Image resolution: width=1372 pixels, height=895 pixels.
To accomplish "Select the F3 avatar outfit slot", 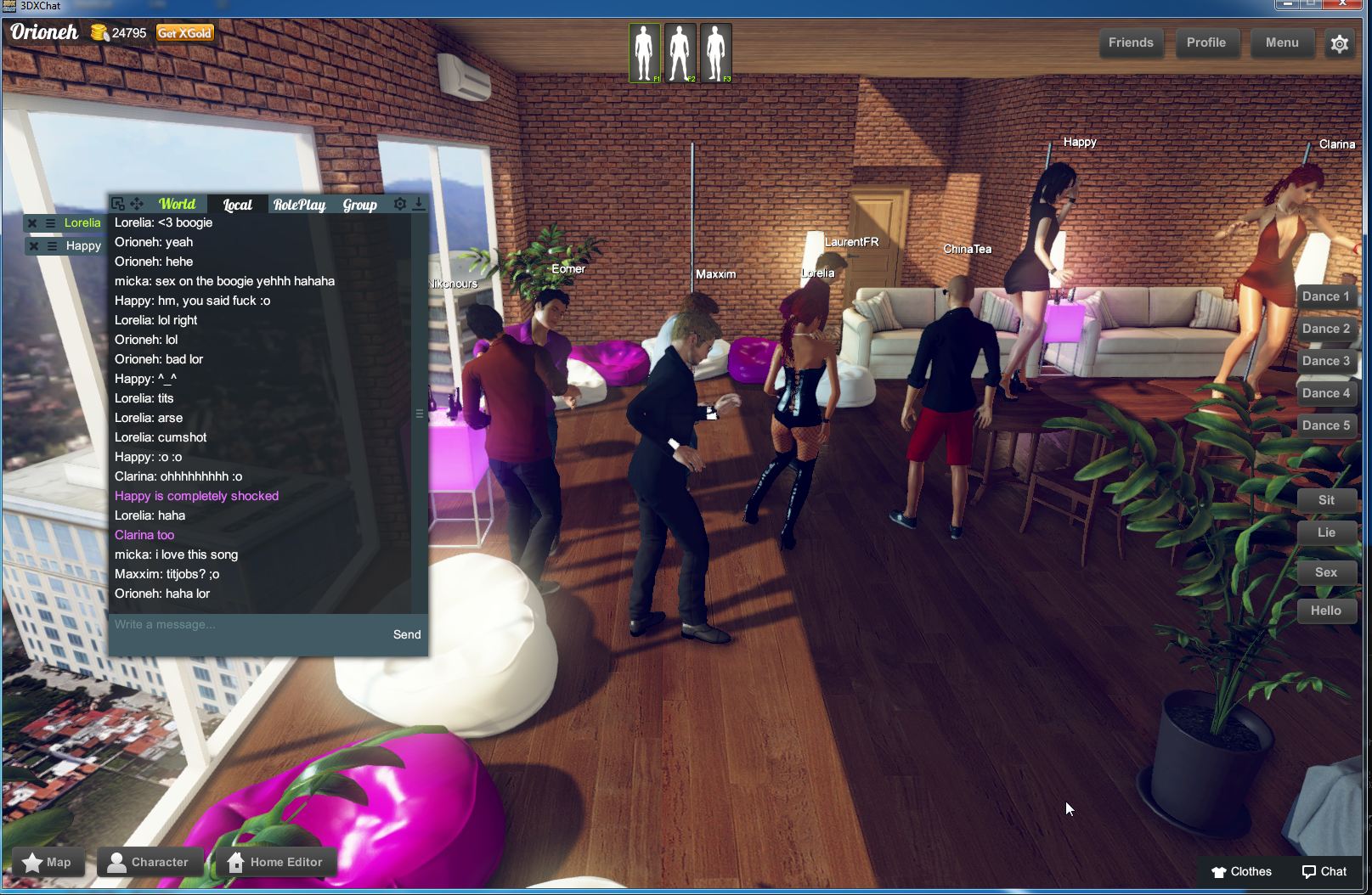I will click(716, 52).
